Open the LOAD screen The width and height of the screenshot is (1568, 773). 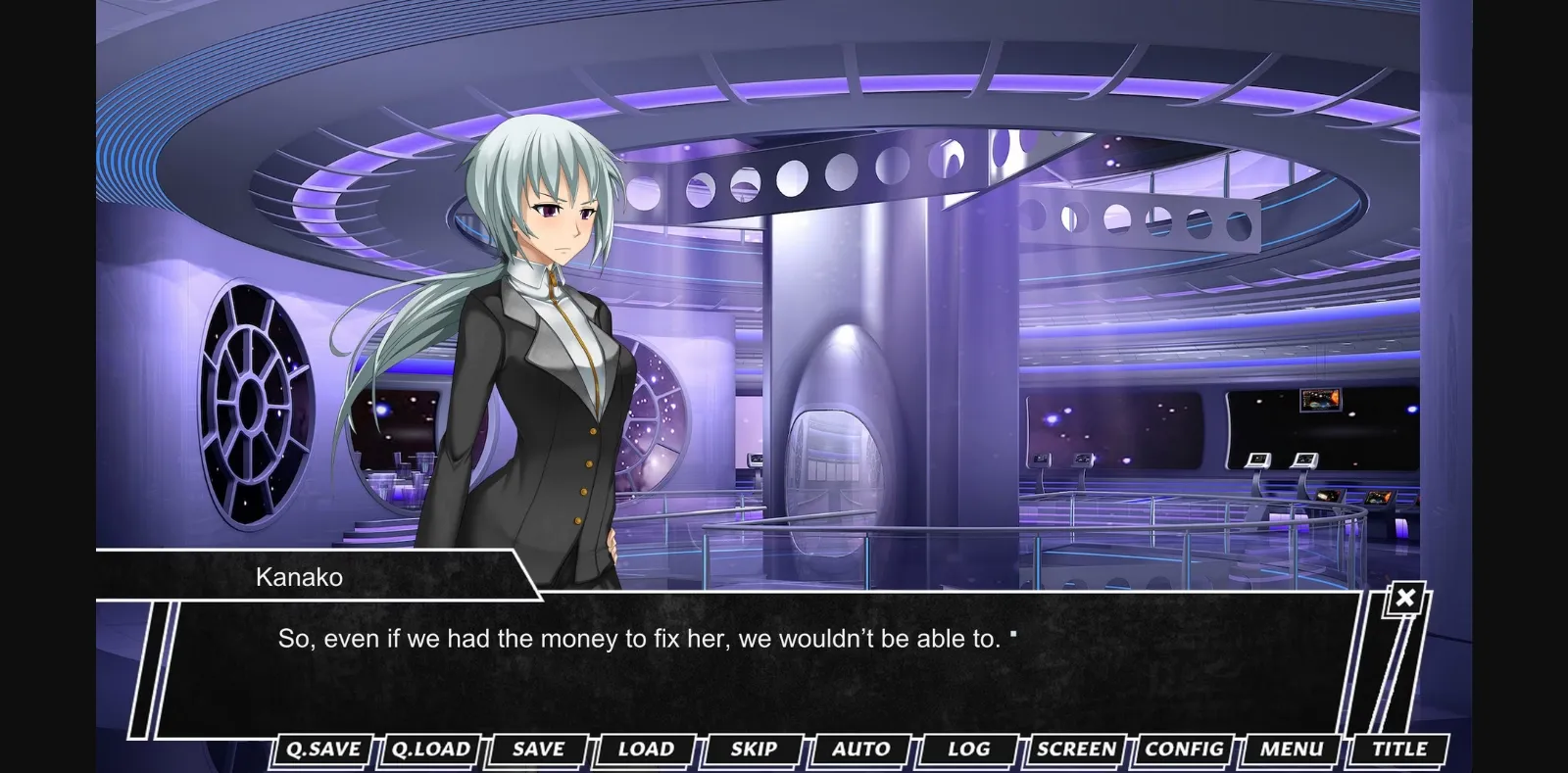tap(645, 749)
